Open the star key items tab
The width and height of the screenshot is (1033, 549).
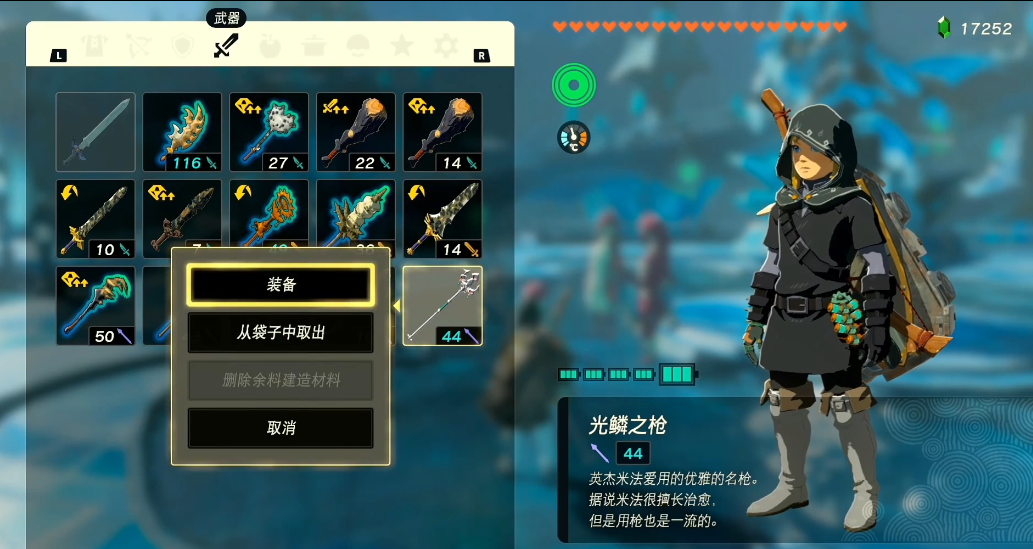coord(401,46)
